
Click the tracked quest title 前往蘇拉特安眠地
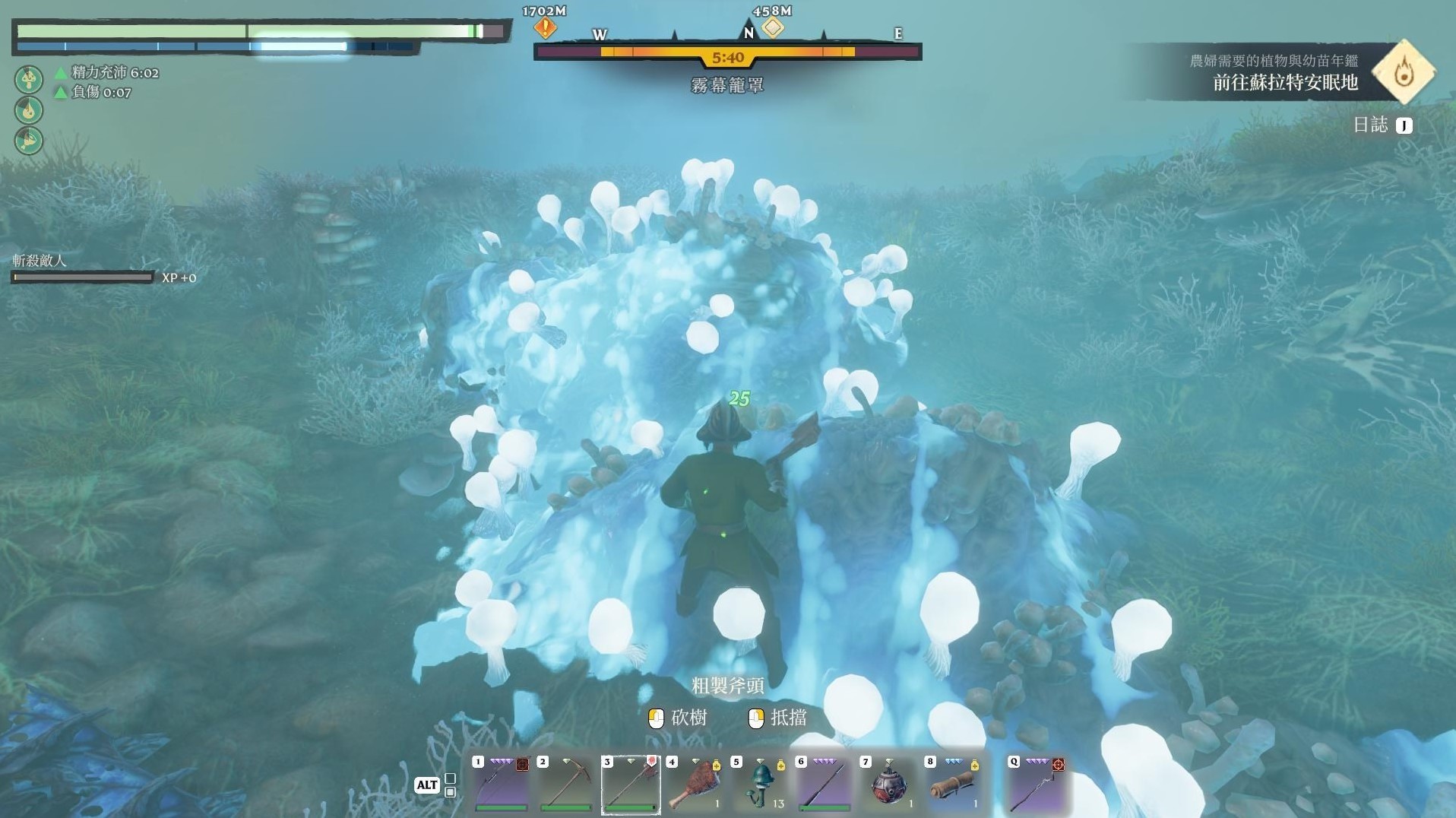tap(1285, 83)
